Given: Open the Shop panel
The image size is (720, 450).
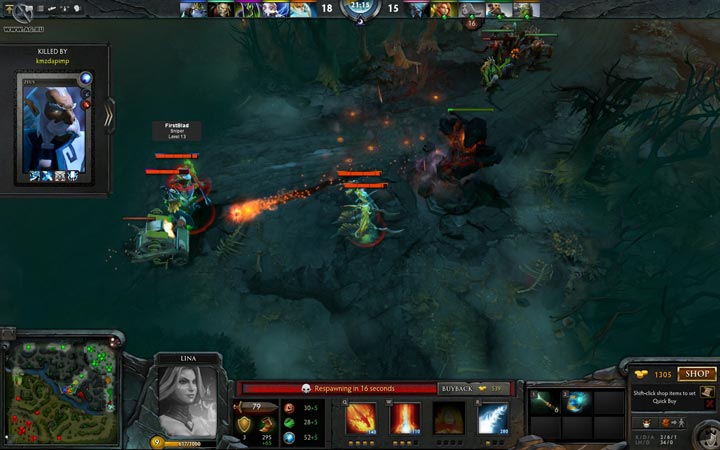Looking at the screenshot, I should tap(697, 374).
